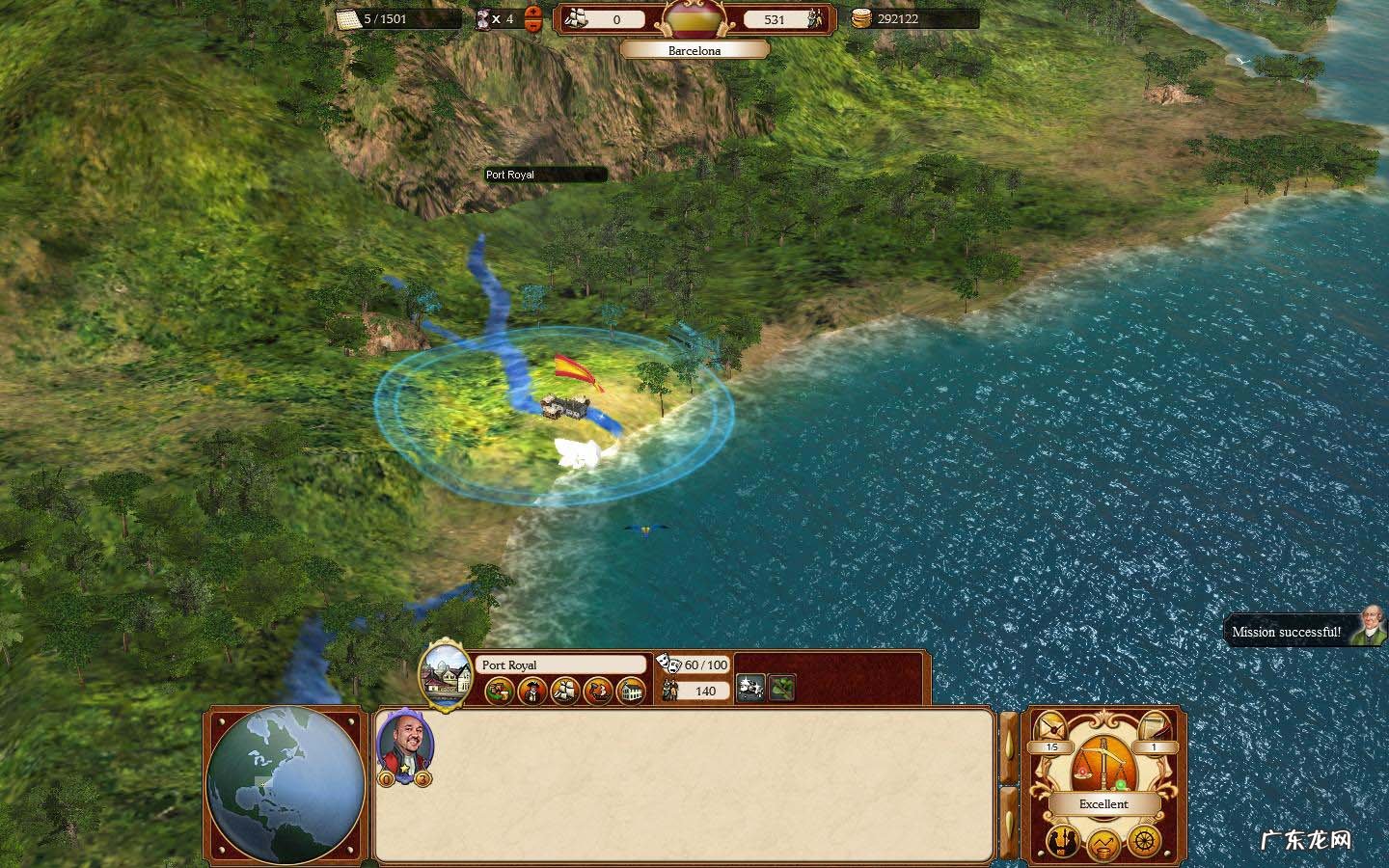Open the coins and graph statistics button
The height and width of the screenshot is (868, 1389).
pyautogui.click(x=1103, y=847)
